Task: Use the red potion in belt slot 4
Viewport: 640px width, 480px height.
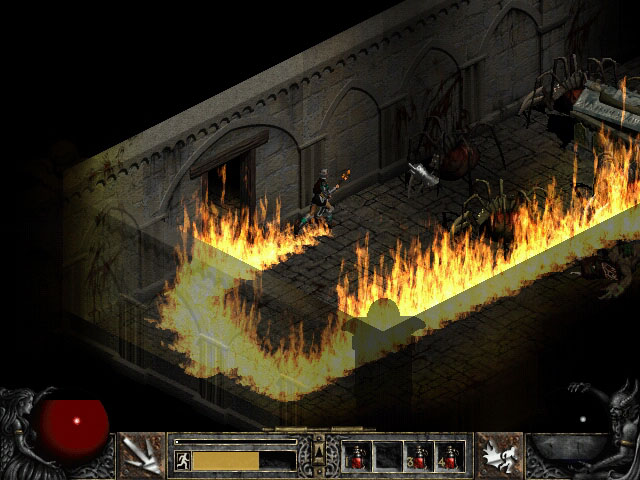Action: pos(449,456)
